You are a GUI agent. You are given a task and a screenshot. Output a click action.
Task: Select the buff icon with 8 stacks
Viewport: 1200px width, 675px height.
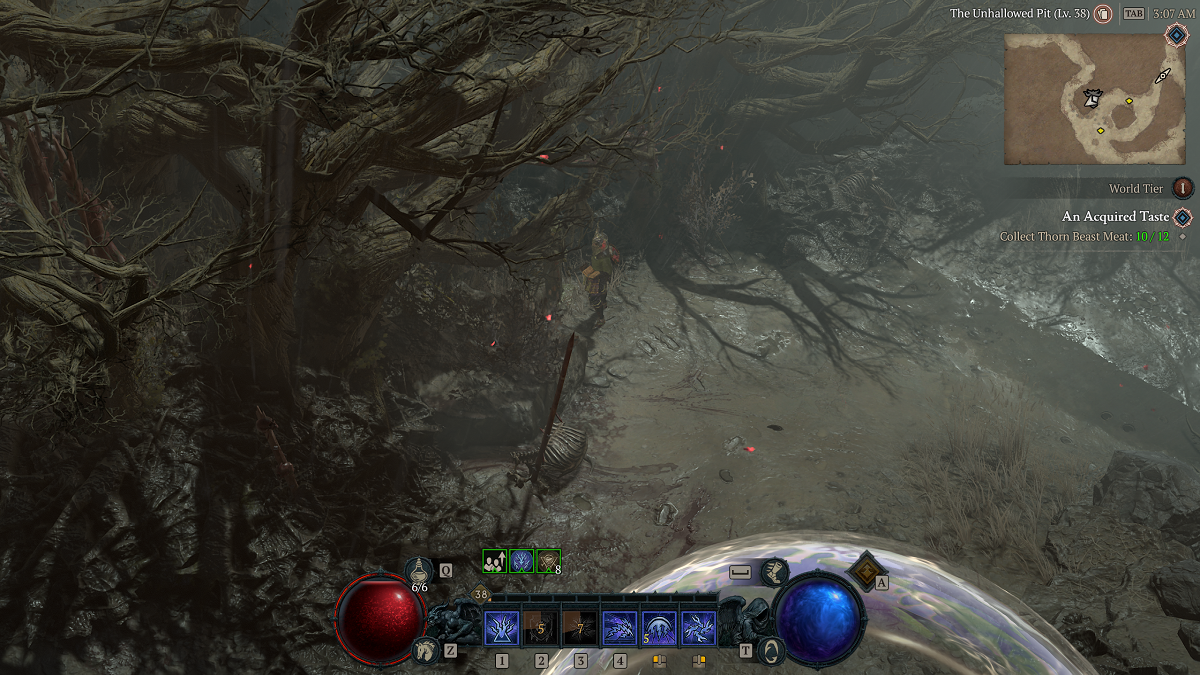click(x=548, y=562)
